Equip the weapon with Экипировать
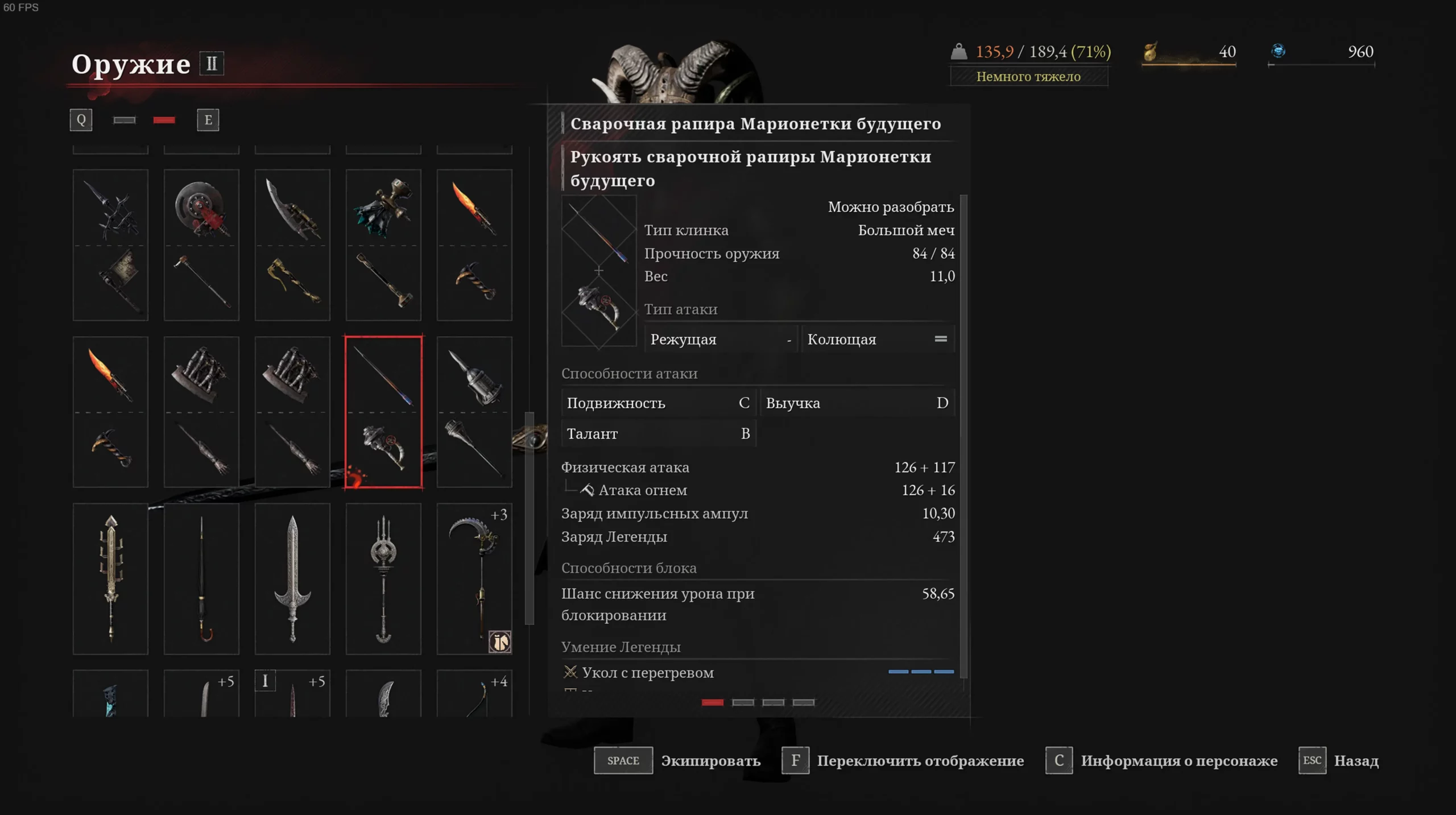The width and height of the screenshot is (1456, 815). tap(623, 760)
